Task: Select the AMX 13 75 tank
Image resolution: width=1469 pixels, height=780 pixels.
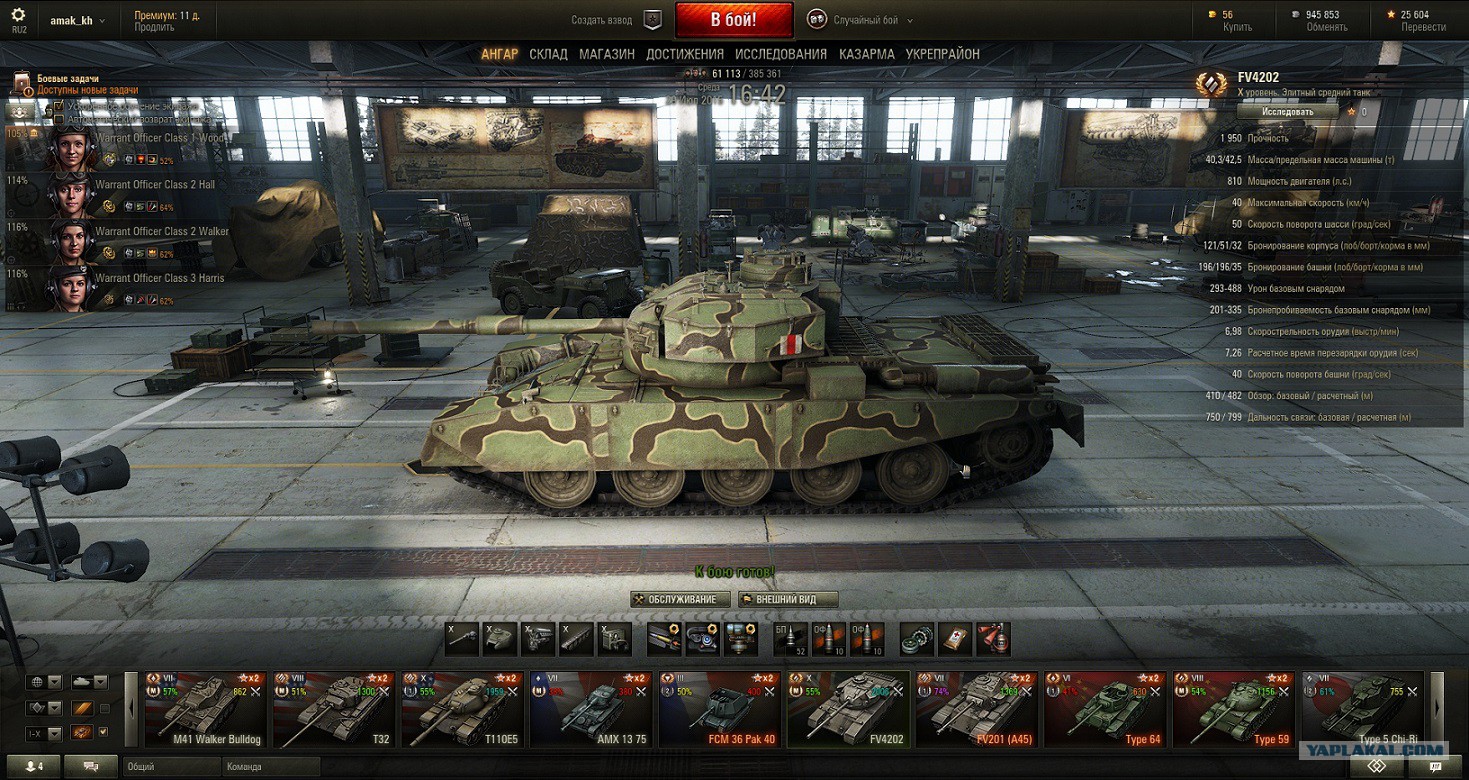Action: [x=590, y=710]
